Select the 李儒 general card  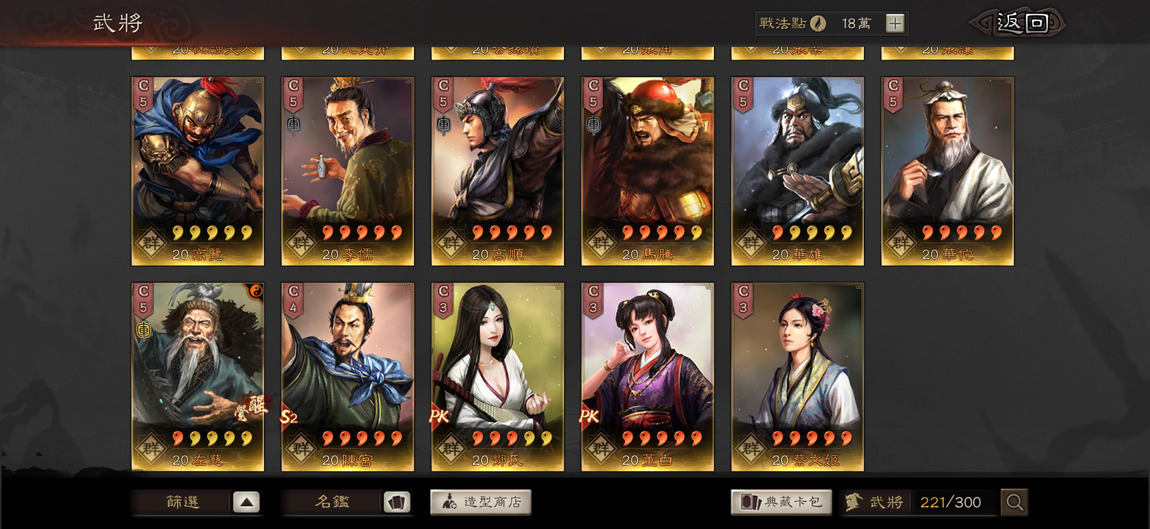click(348, 171)
